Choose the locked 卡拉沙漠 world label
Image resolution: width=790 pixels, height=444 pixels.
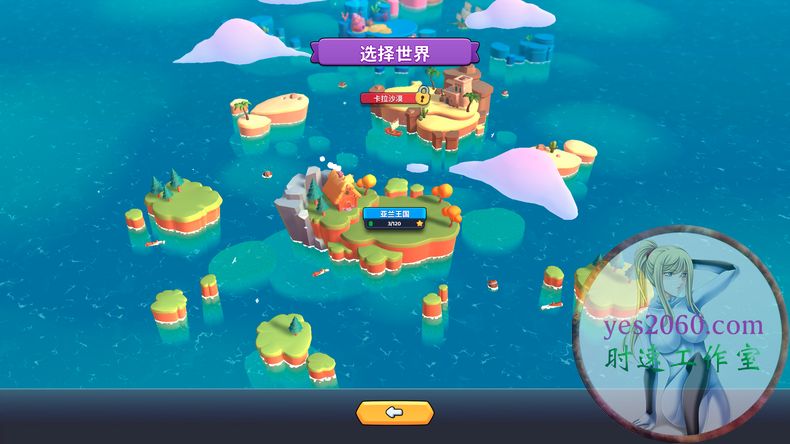coord(389,98)
